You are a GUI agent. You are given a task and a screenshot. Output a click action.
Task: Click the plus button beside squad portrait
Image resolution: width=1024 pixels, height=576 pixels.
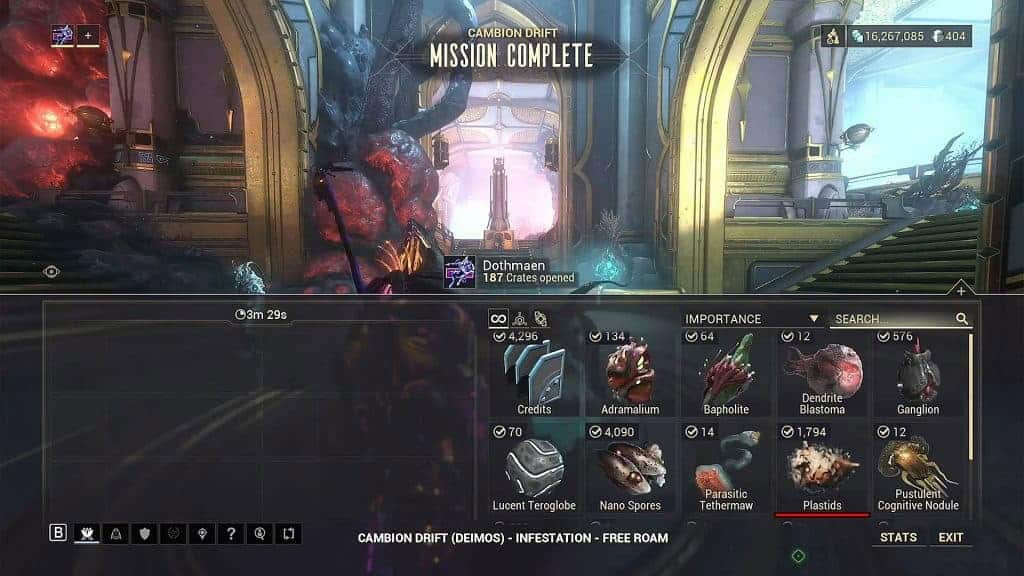click(88, 36)
